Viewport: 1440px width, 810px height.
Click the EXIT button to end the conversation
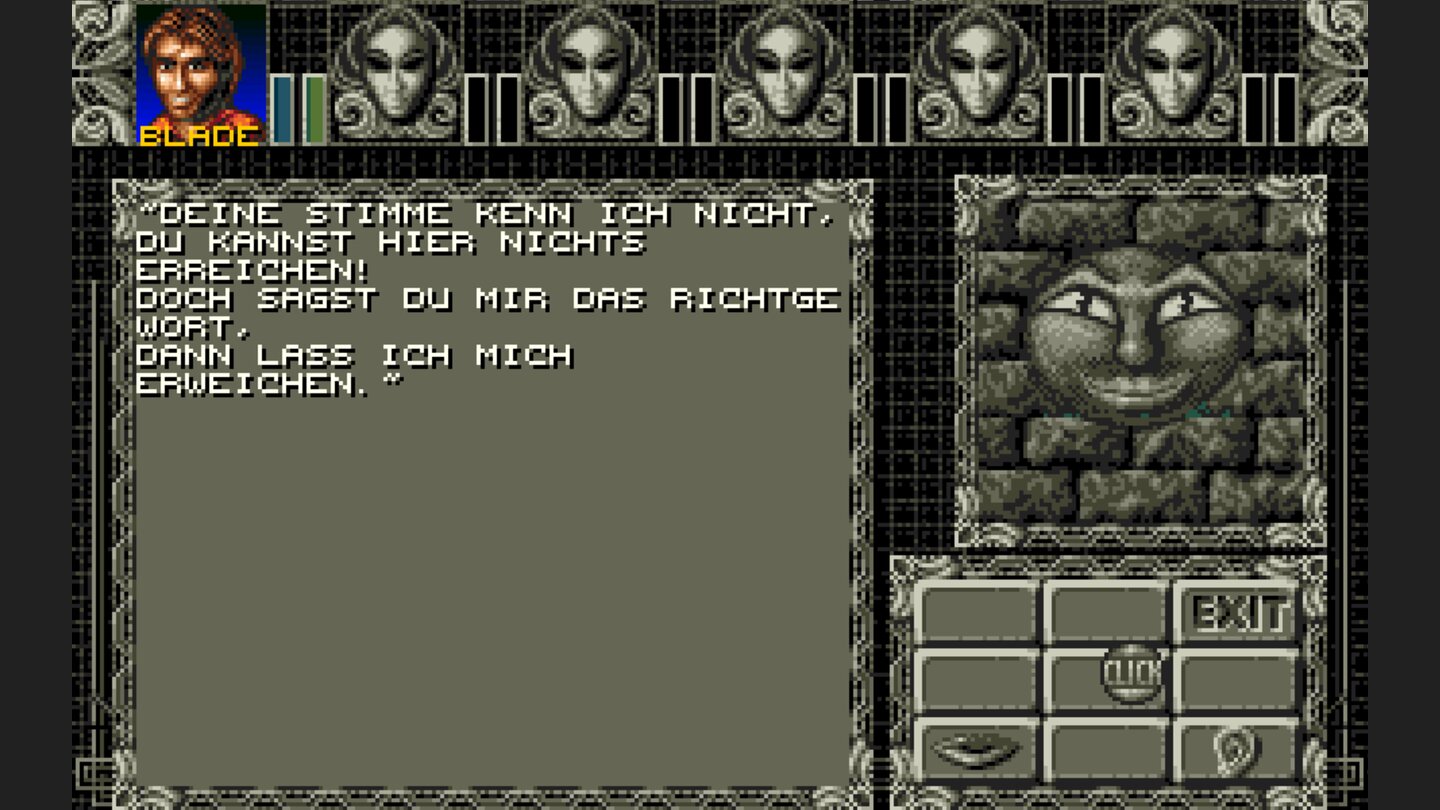click(1237, 608)
